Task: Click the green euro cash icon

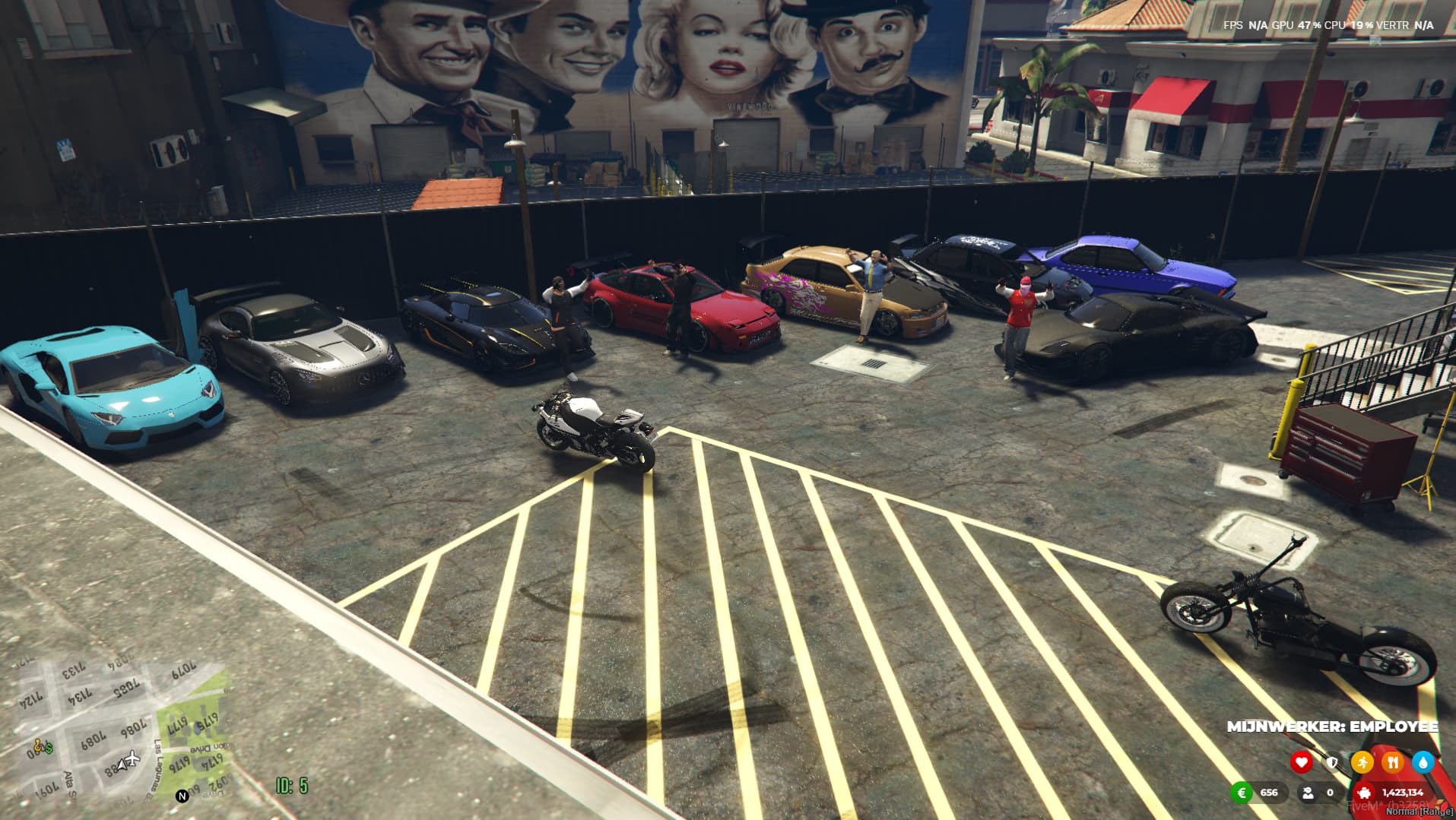Action: [1242, 793]
